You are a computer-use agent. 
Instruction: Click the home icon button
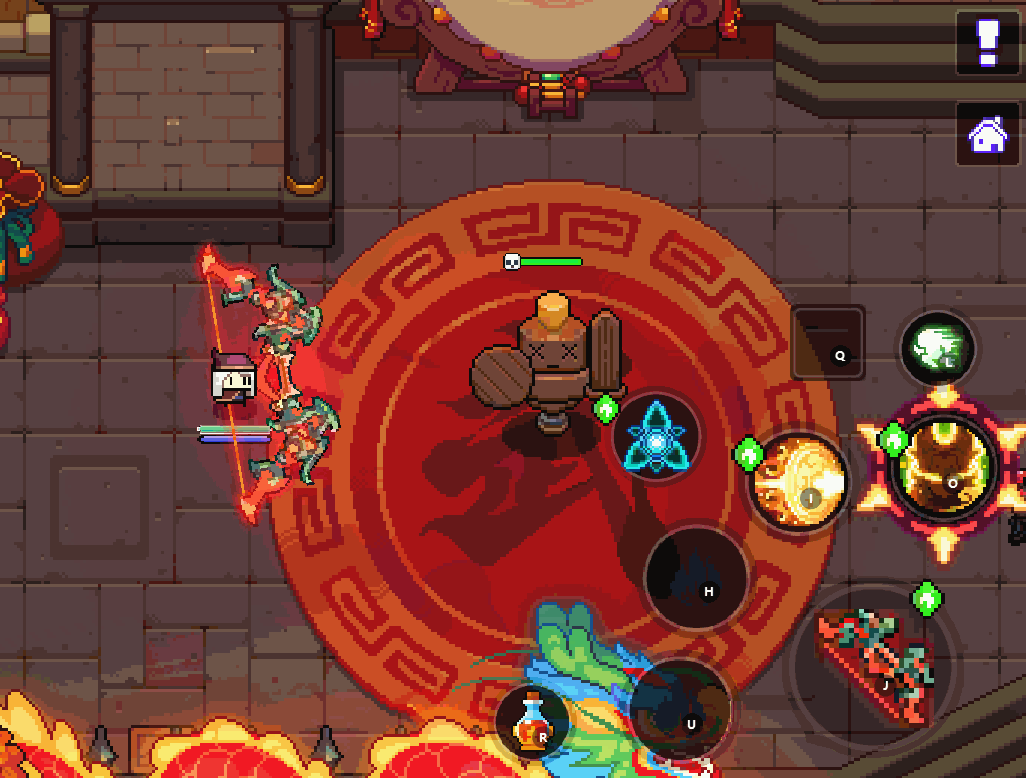click(x=988, y=134)
